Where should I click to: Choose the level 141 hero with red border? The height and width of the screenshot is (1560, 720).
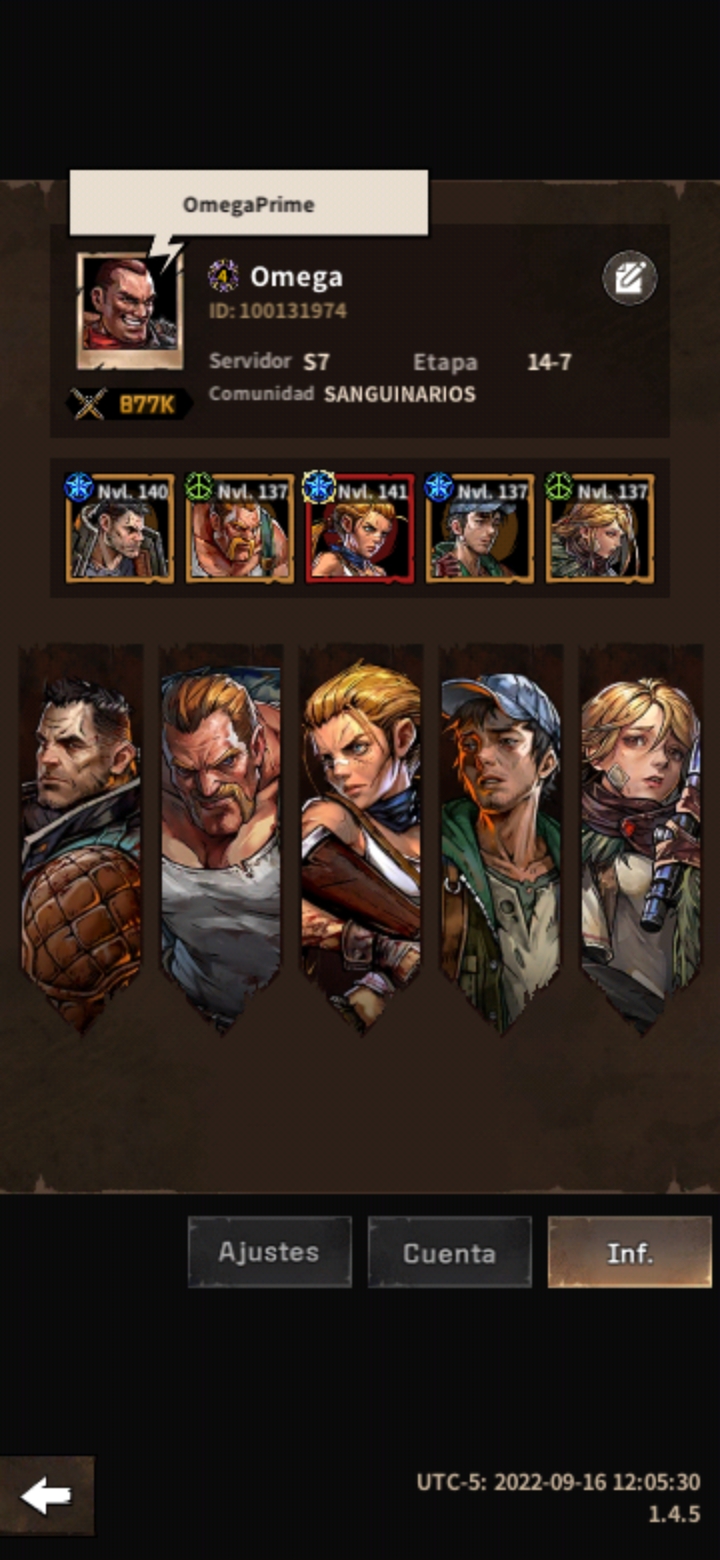point(360,529)
